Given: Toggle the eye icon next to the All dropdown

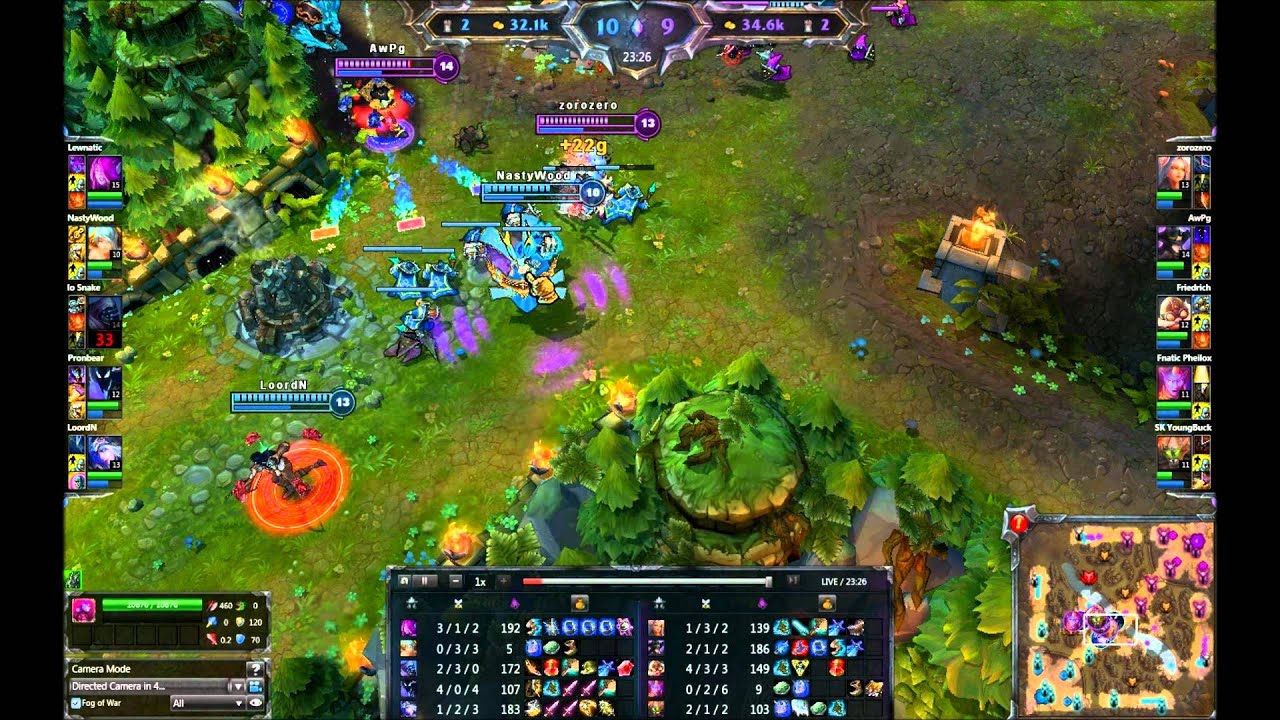Looking at the screenshot, I should (x=256, y=703).
